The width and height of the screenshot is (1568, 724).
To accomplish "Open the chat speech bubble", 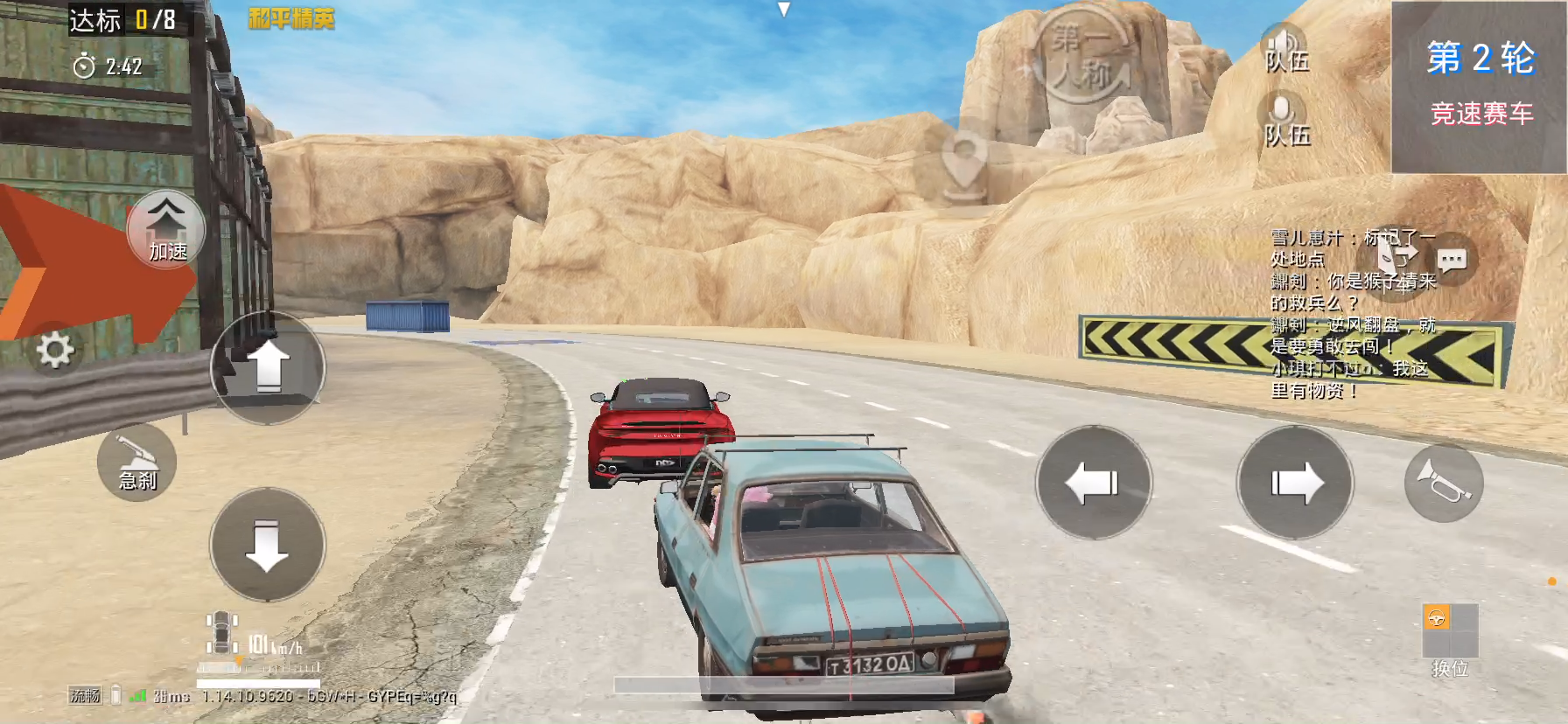I will [1452, 260].
